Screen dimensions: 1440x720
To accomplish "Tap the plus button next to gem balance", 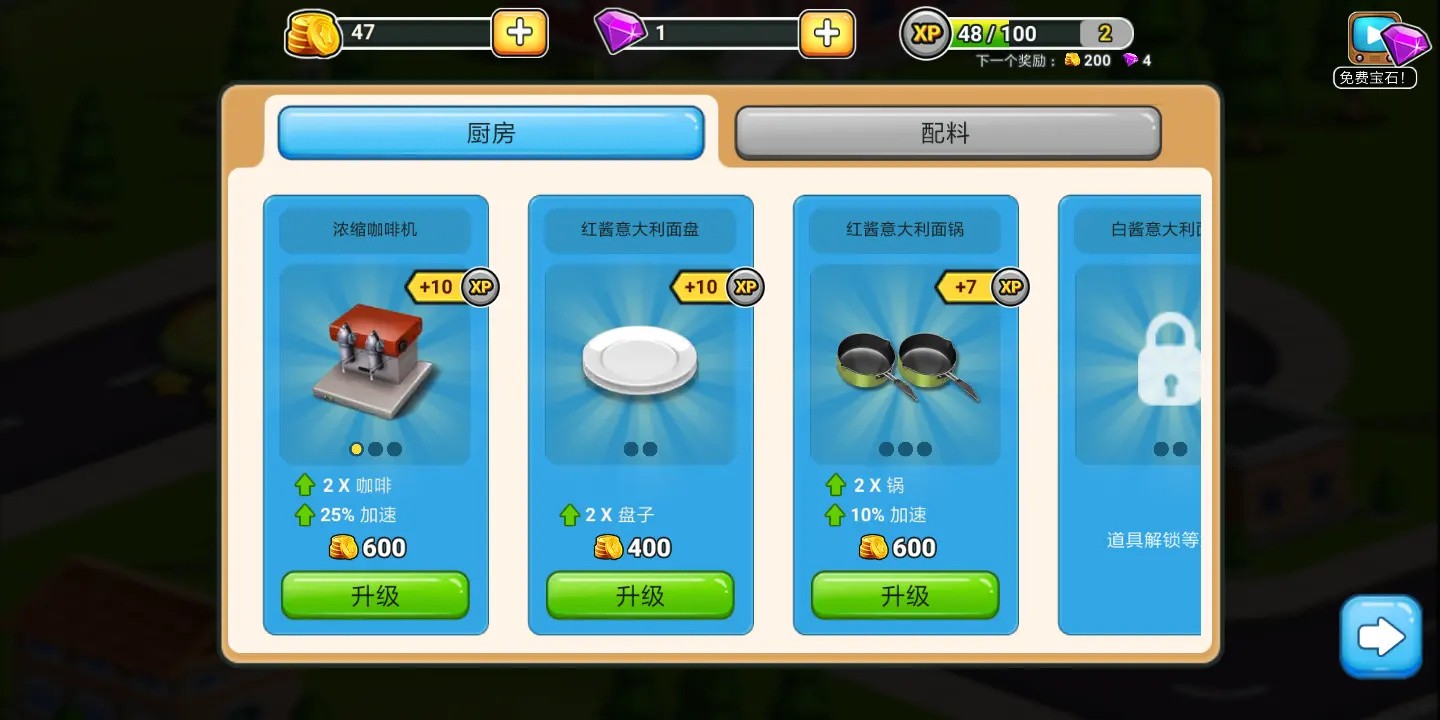I will 826,32.
